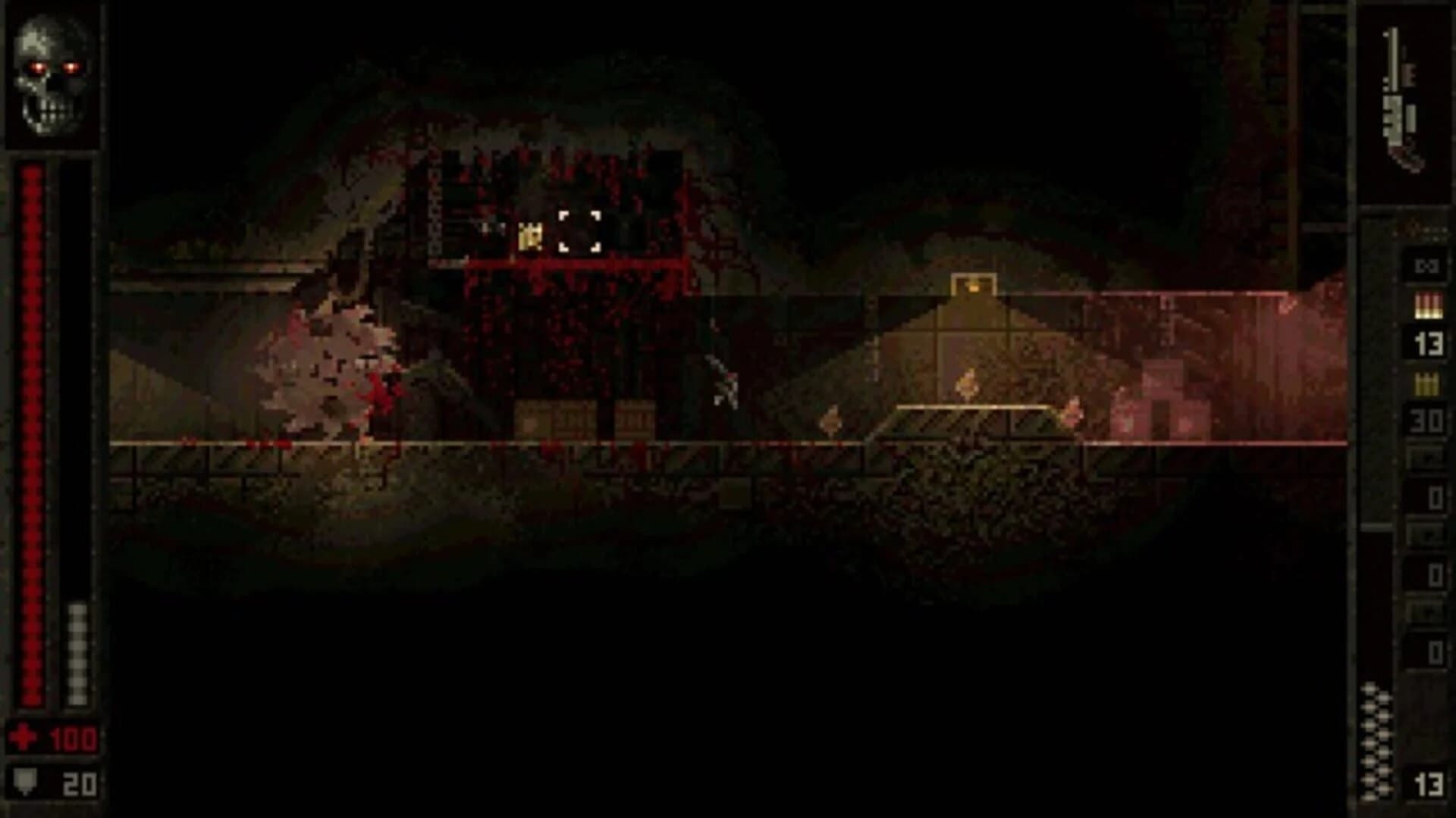Click the glowing treasure chest on the pedestal
The height and width of the screenshot is (818, 1456).
[x=973, y=288]
